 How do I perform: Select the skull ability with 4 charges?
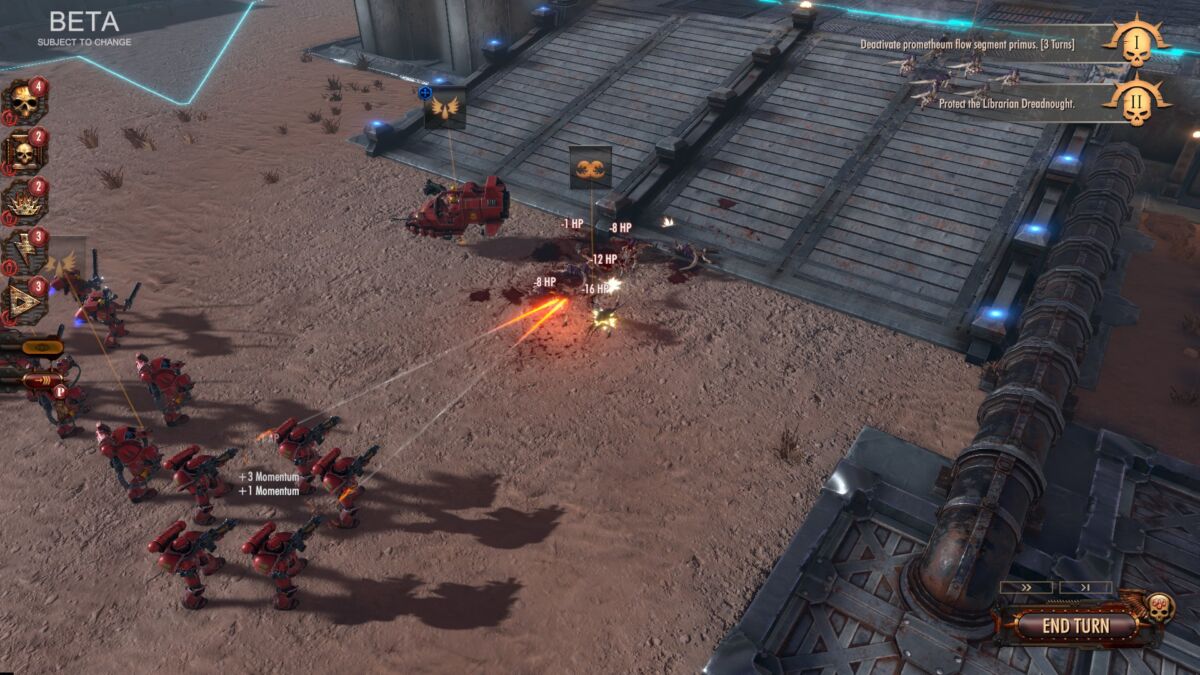23,101
